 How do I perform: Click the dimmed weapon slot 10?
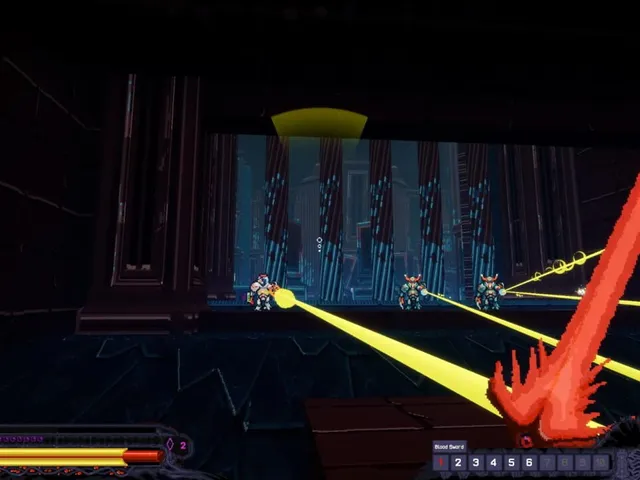[x=600, y=462]
